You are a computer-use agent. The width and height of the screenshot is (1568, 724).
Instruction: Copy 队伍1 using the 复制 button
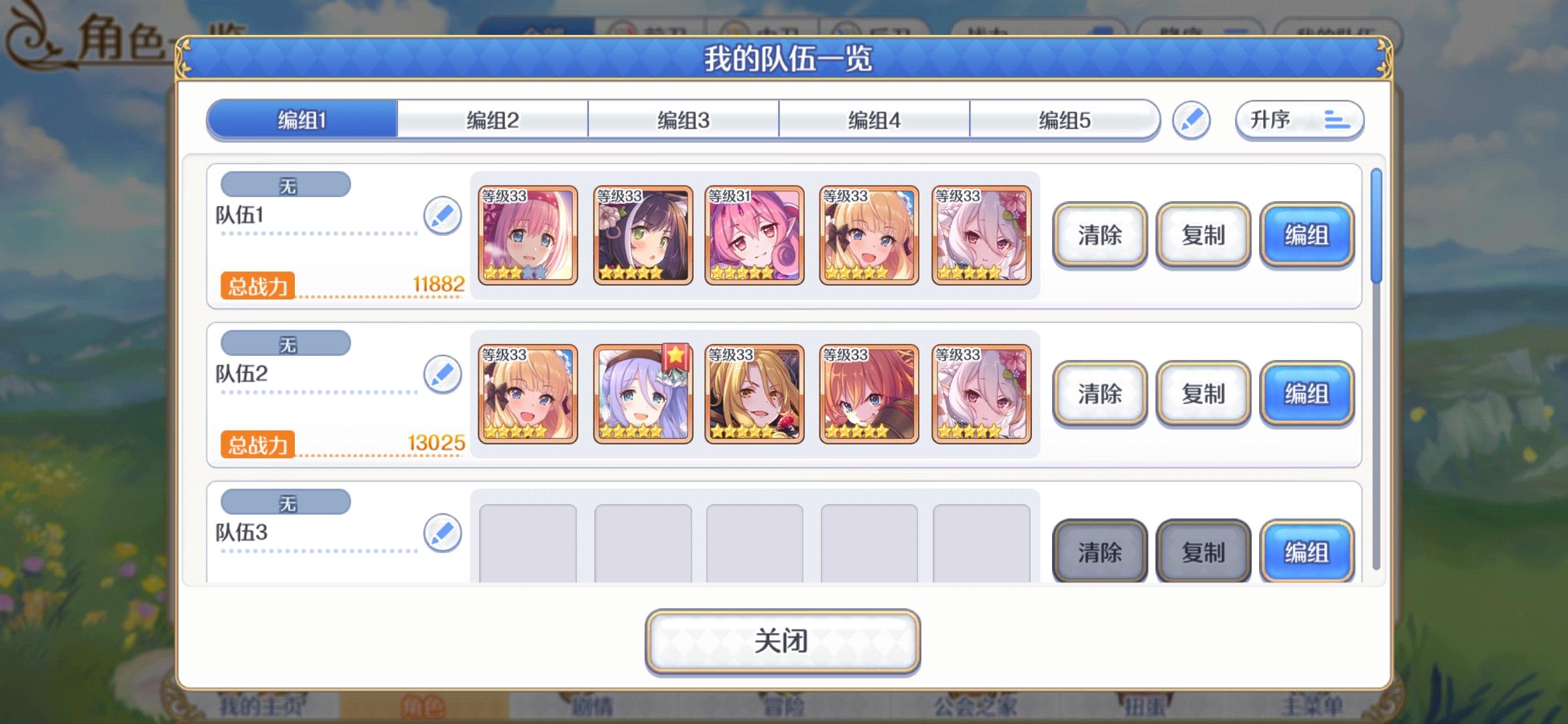1203,236
